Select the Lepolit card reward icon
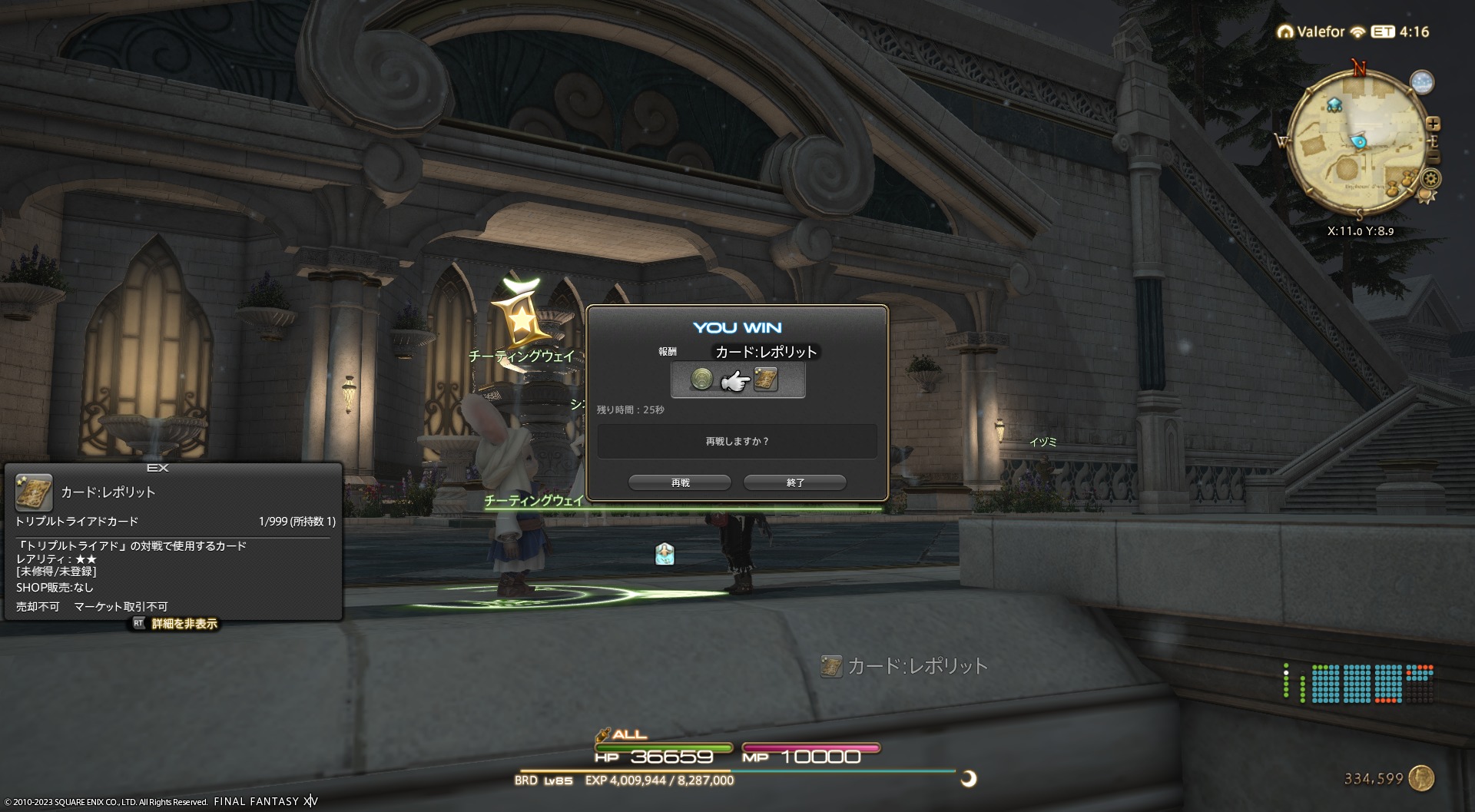 click(766, 379)
